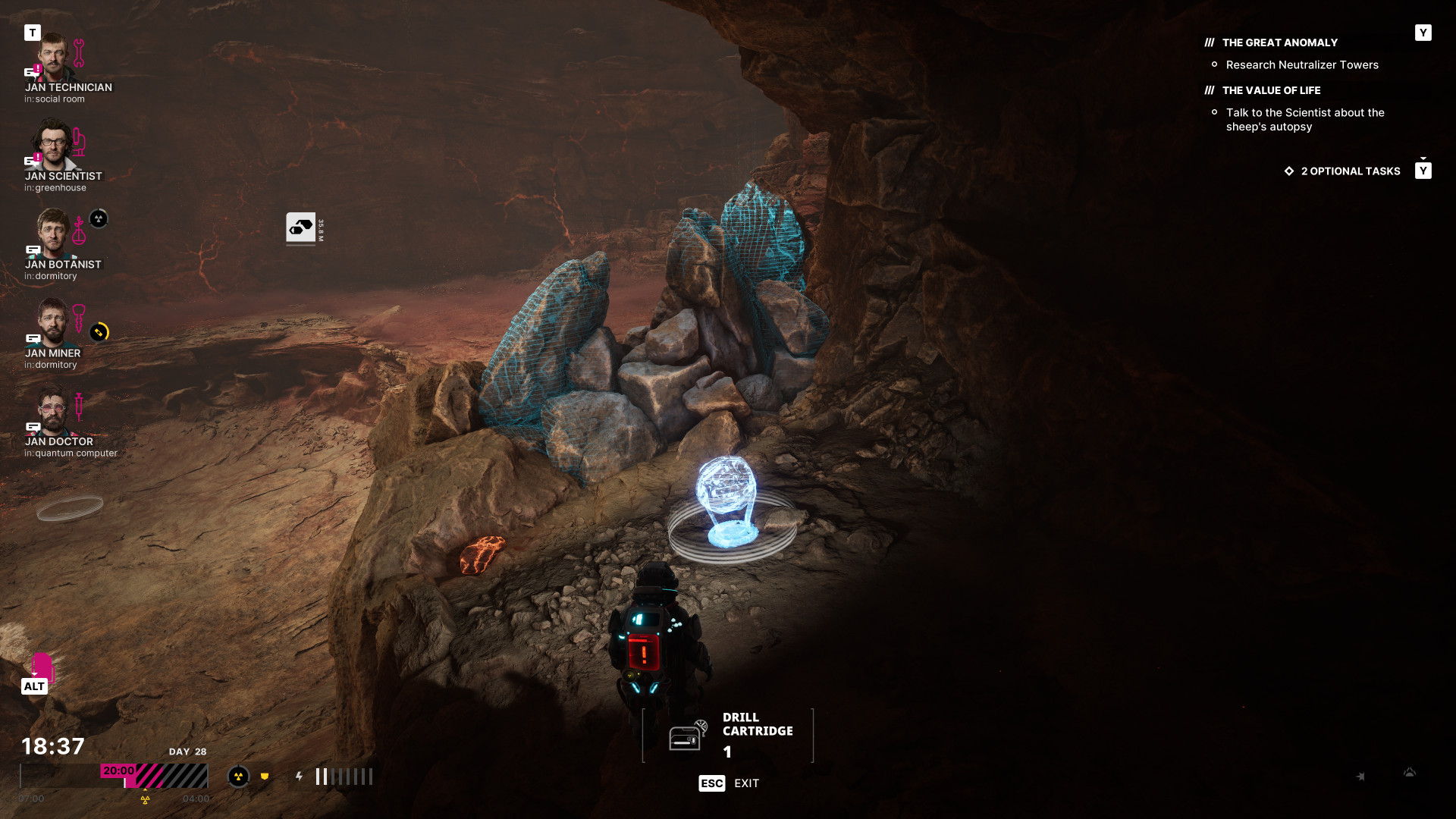This screenshot has width=1456, height=819.
Task: Choose the Jan Botanist portrait
Action: tap(53, 234)
